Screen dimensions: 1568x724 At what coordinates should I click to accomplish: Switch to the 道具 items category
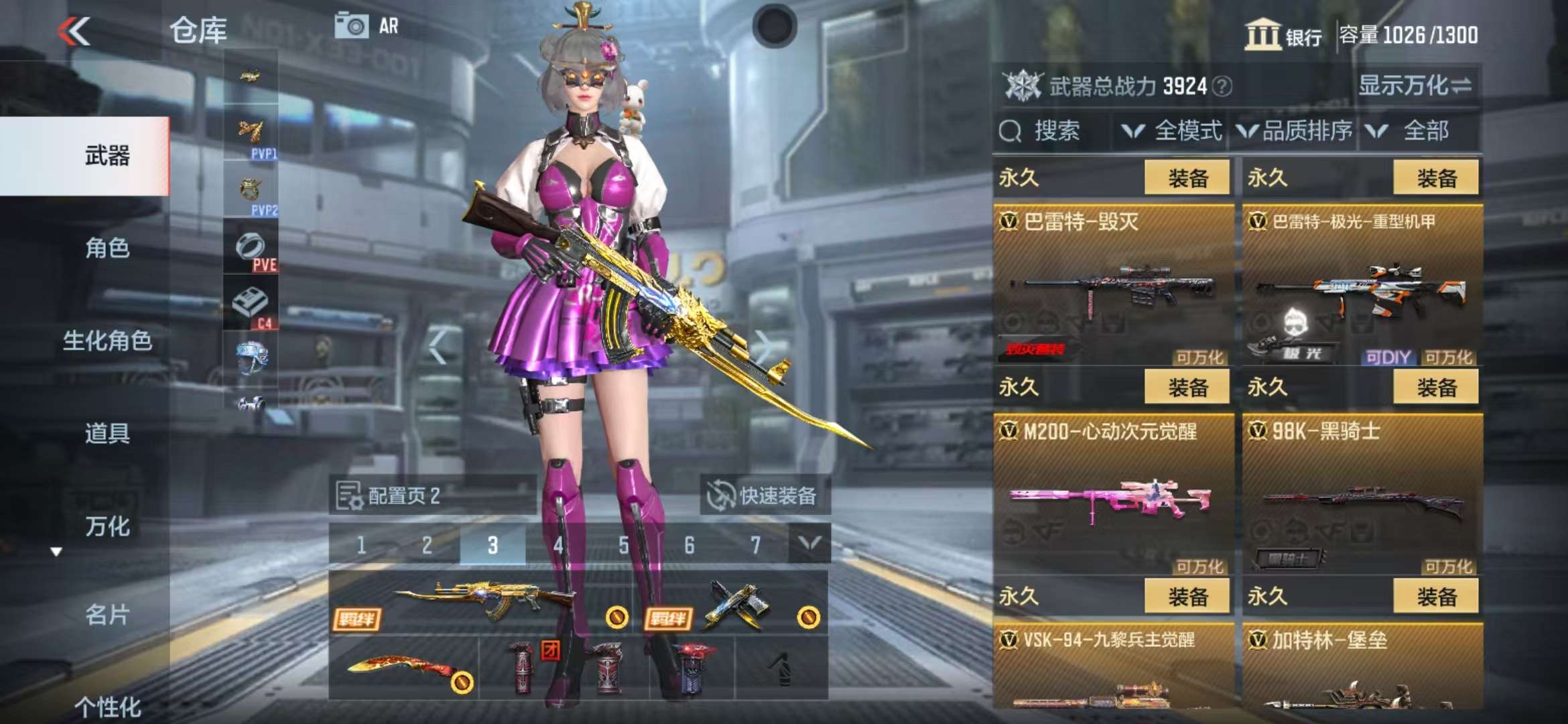[x=107, y=433]
